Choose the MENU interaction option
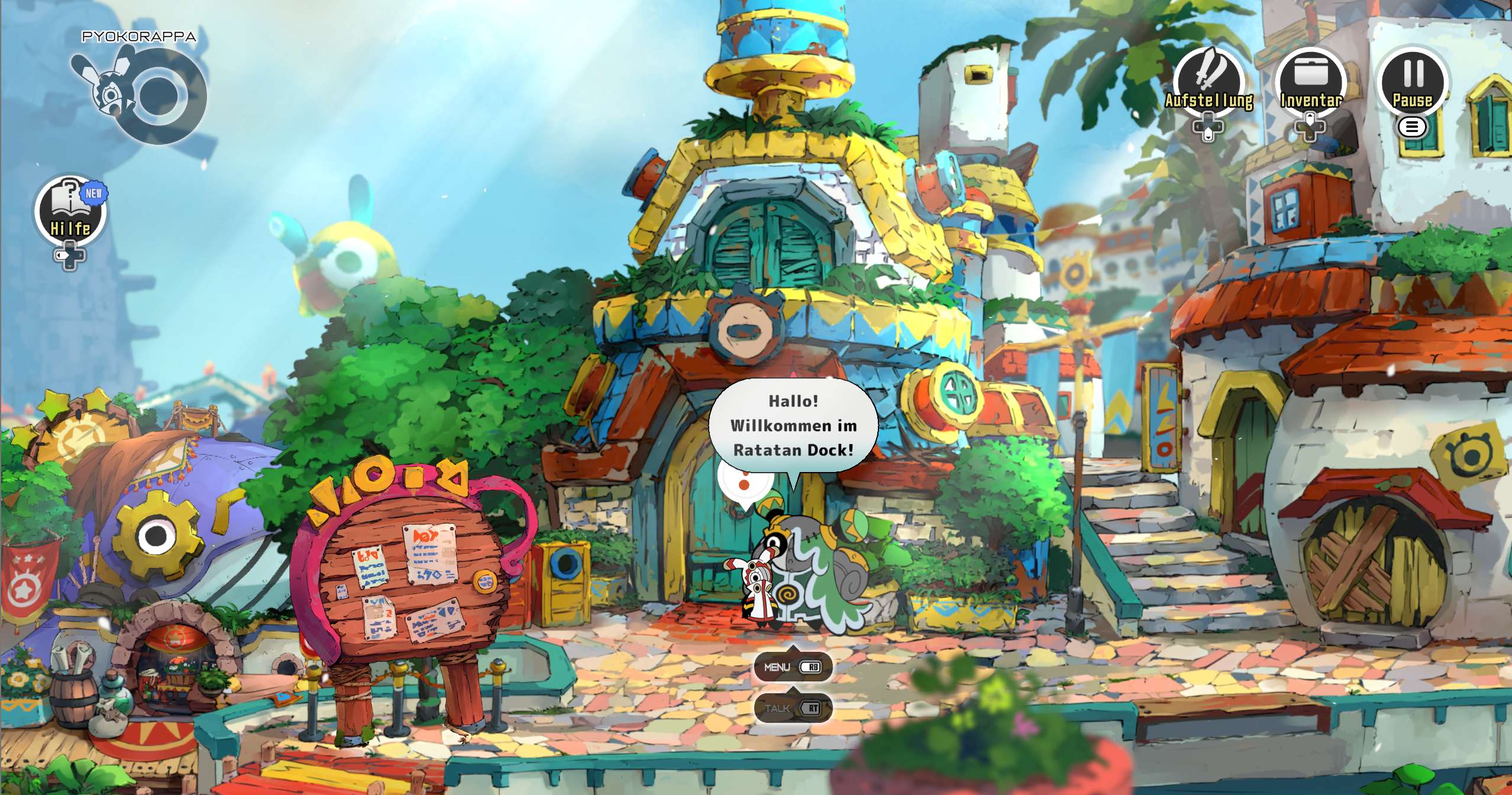 click(x=793, y=667)
